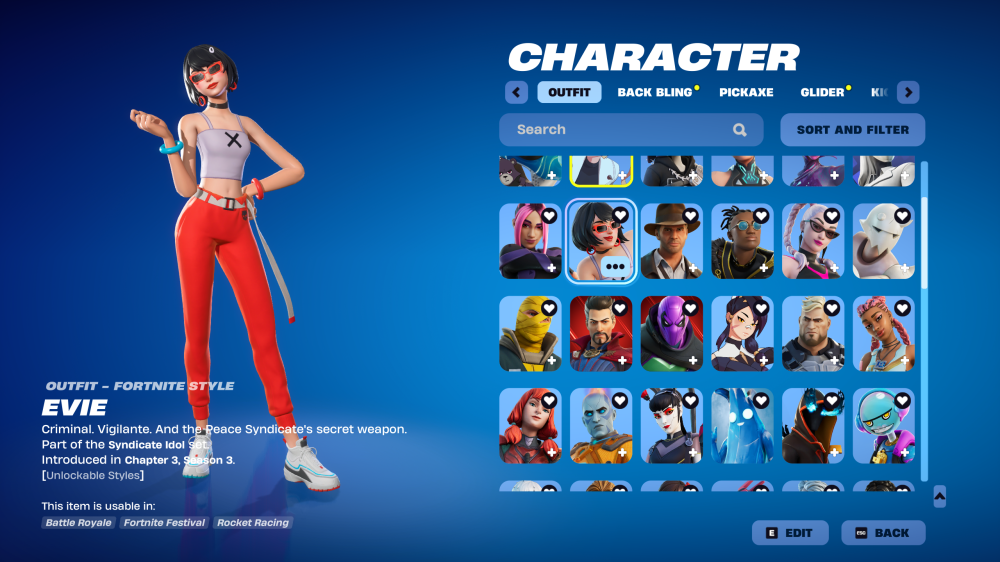
Task: Edit the selected Evie outfit
Action: (789, 533)
